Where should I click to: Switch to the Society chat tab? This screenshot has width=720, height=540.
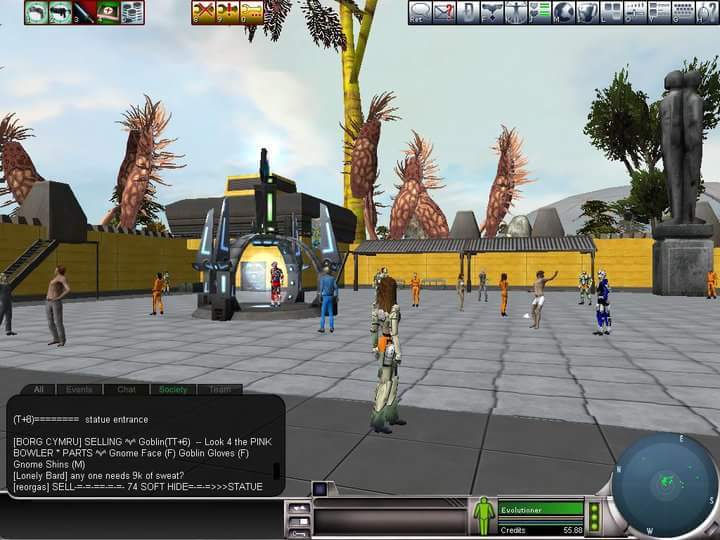coord(173,389)
